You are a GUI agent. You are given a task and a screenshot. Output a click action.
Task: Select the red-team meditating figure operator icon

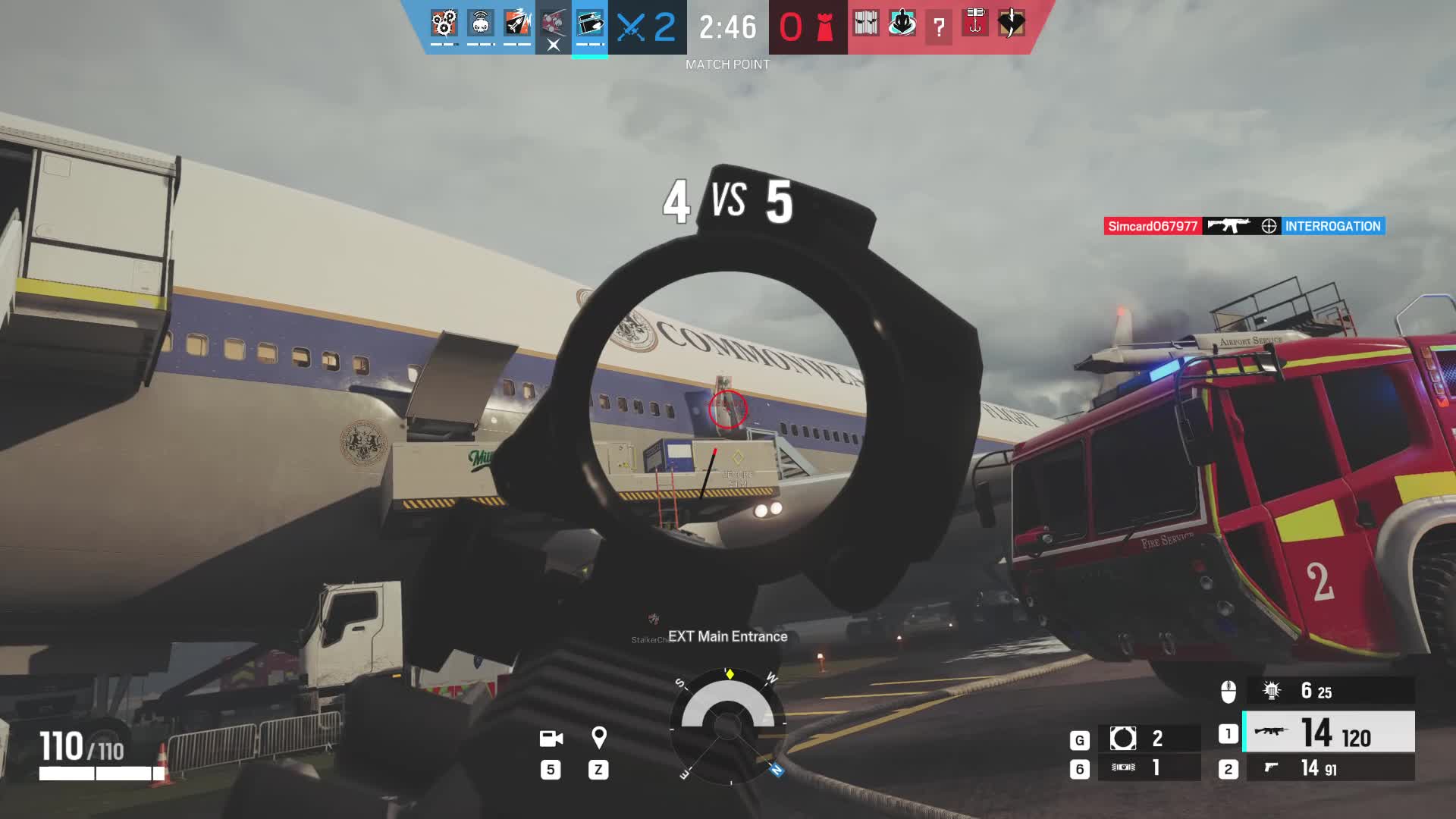click(902, 24)
